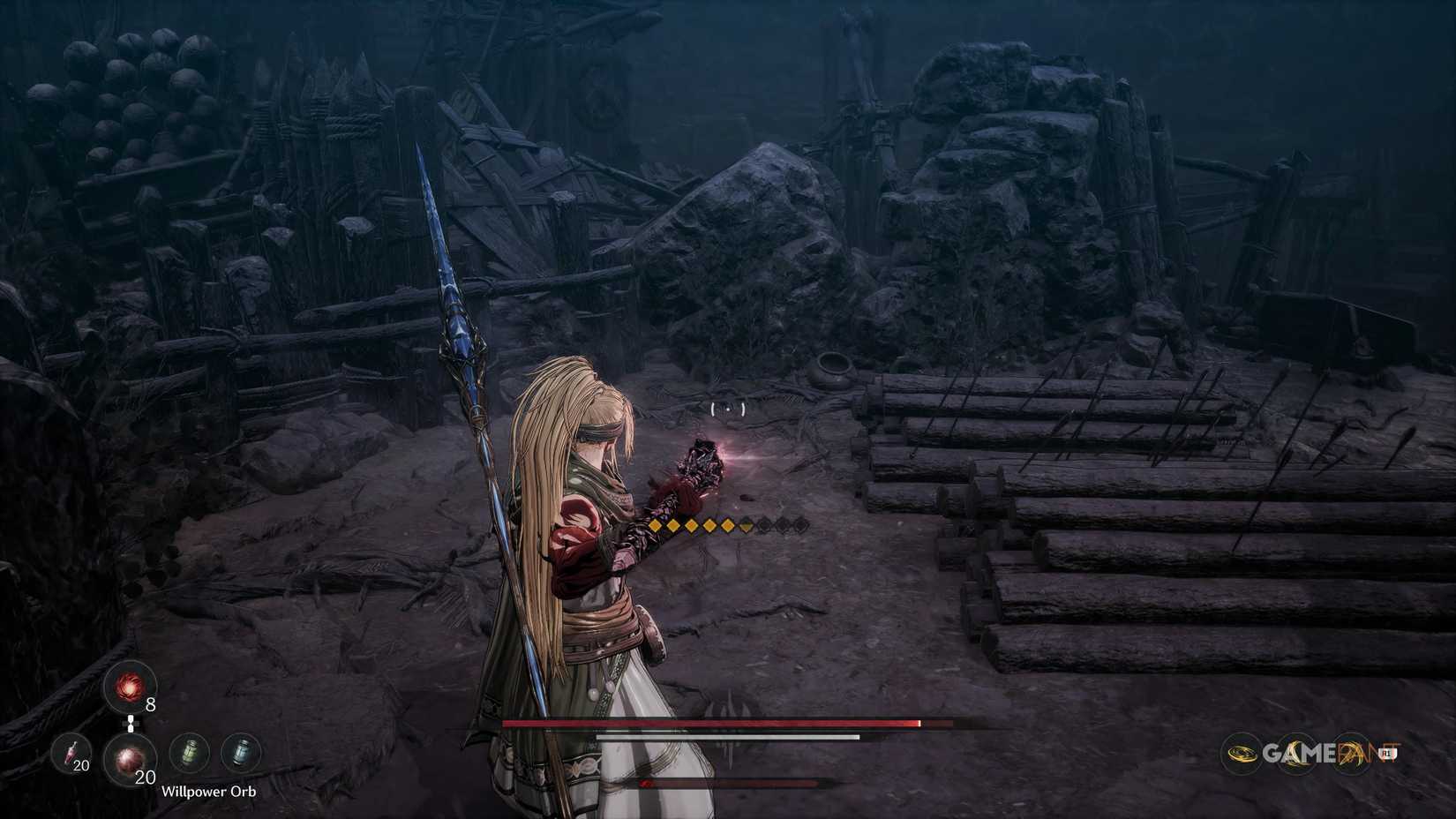
Task: Click the 20 count on the vial
Action: pos(80,766)
